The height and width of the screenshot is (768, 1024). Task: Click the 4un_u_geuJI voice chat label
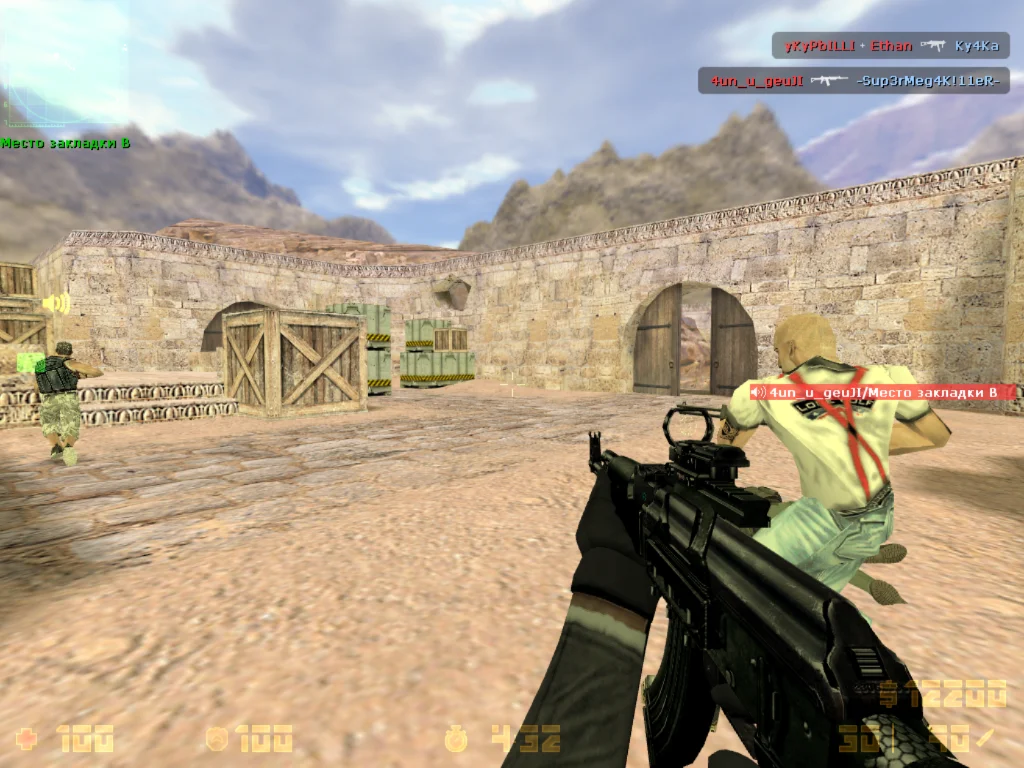(881, 393)
